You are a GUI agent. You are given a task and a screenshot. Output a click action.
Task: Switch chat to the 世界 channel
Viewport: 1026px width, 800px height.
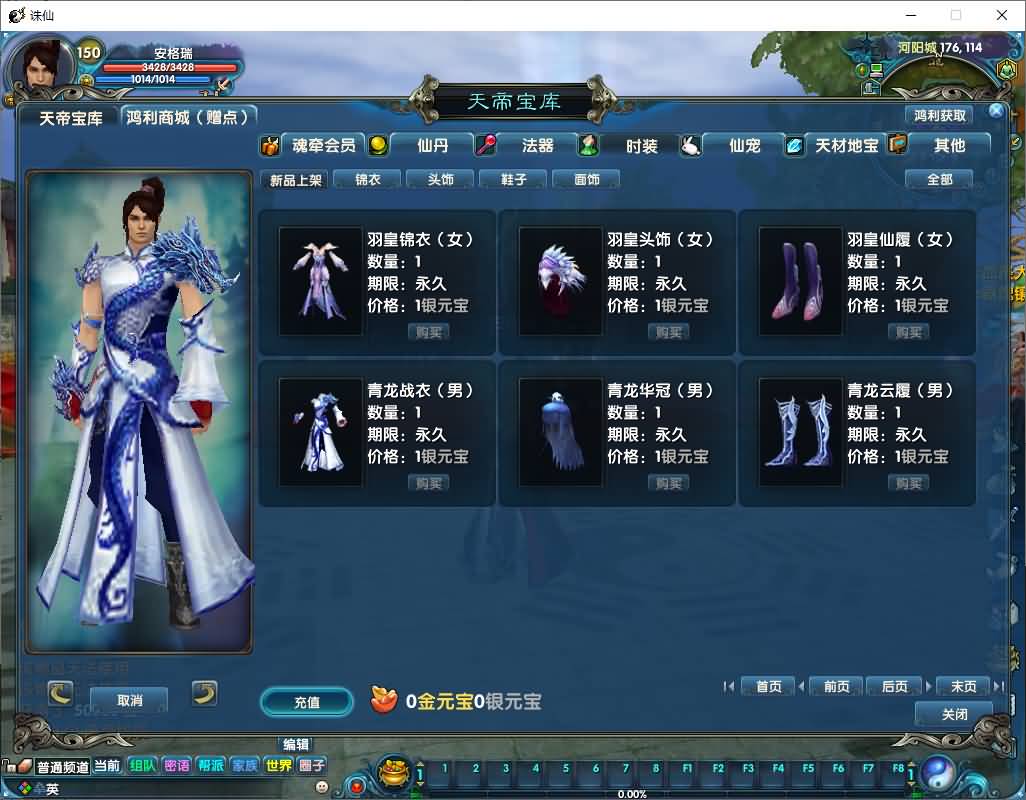pyautogui.click(x=278, y=766)
